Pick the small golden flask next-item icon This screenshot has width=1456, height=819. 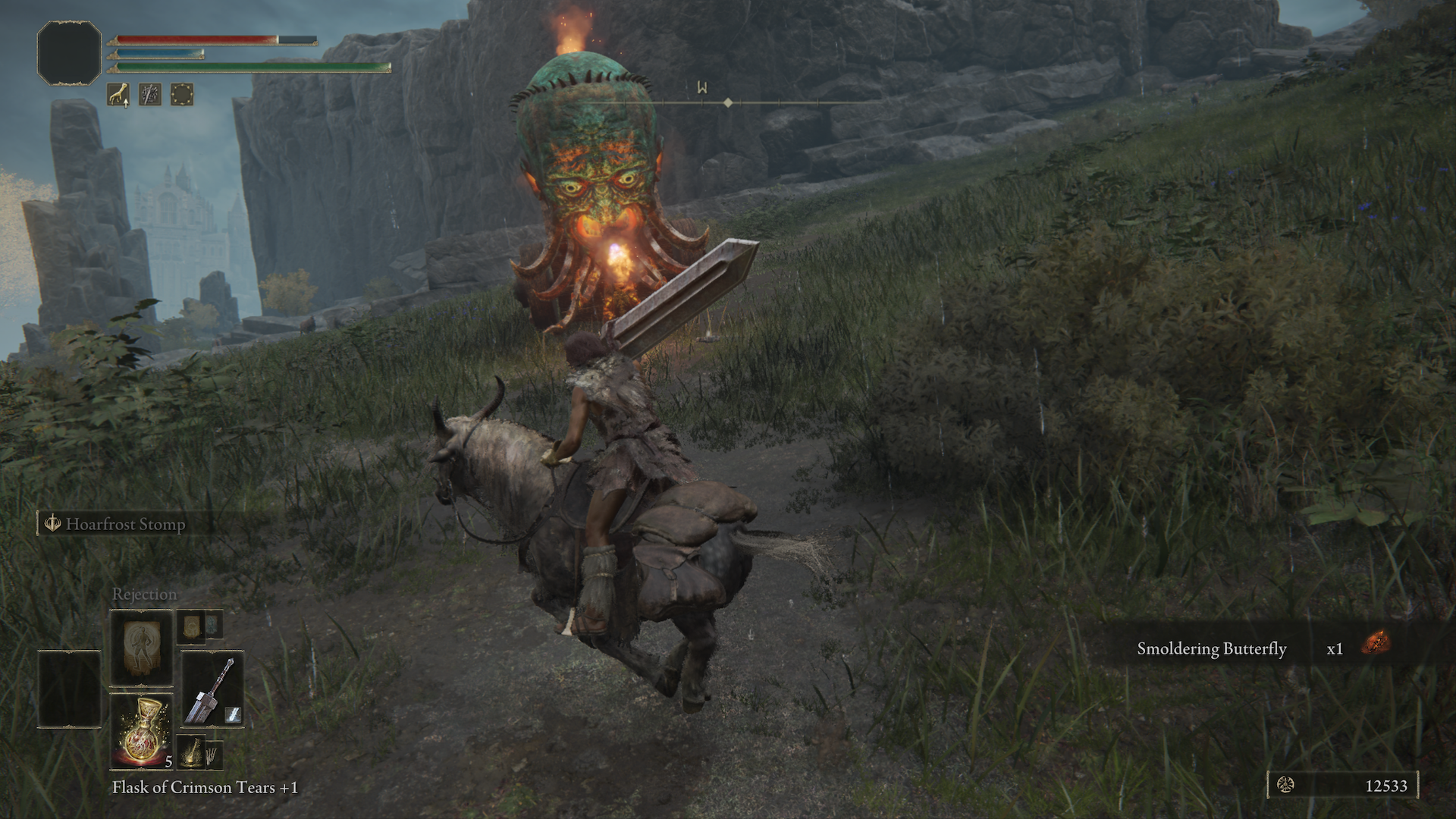pos(191,751)
